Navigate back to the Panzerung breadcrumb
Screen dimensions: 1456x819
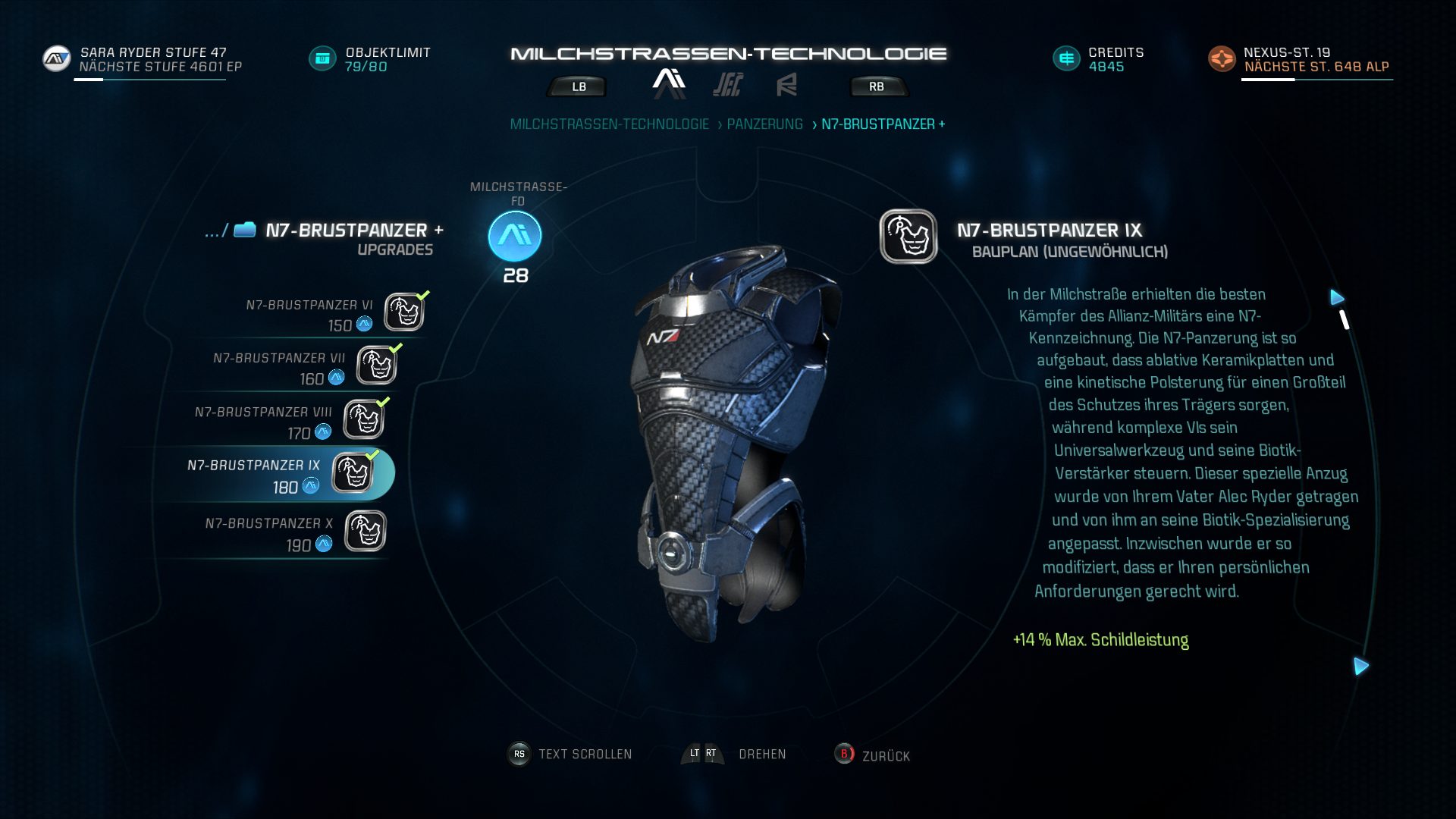[764, 124]
